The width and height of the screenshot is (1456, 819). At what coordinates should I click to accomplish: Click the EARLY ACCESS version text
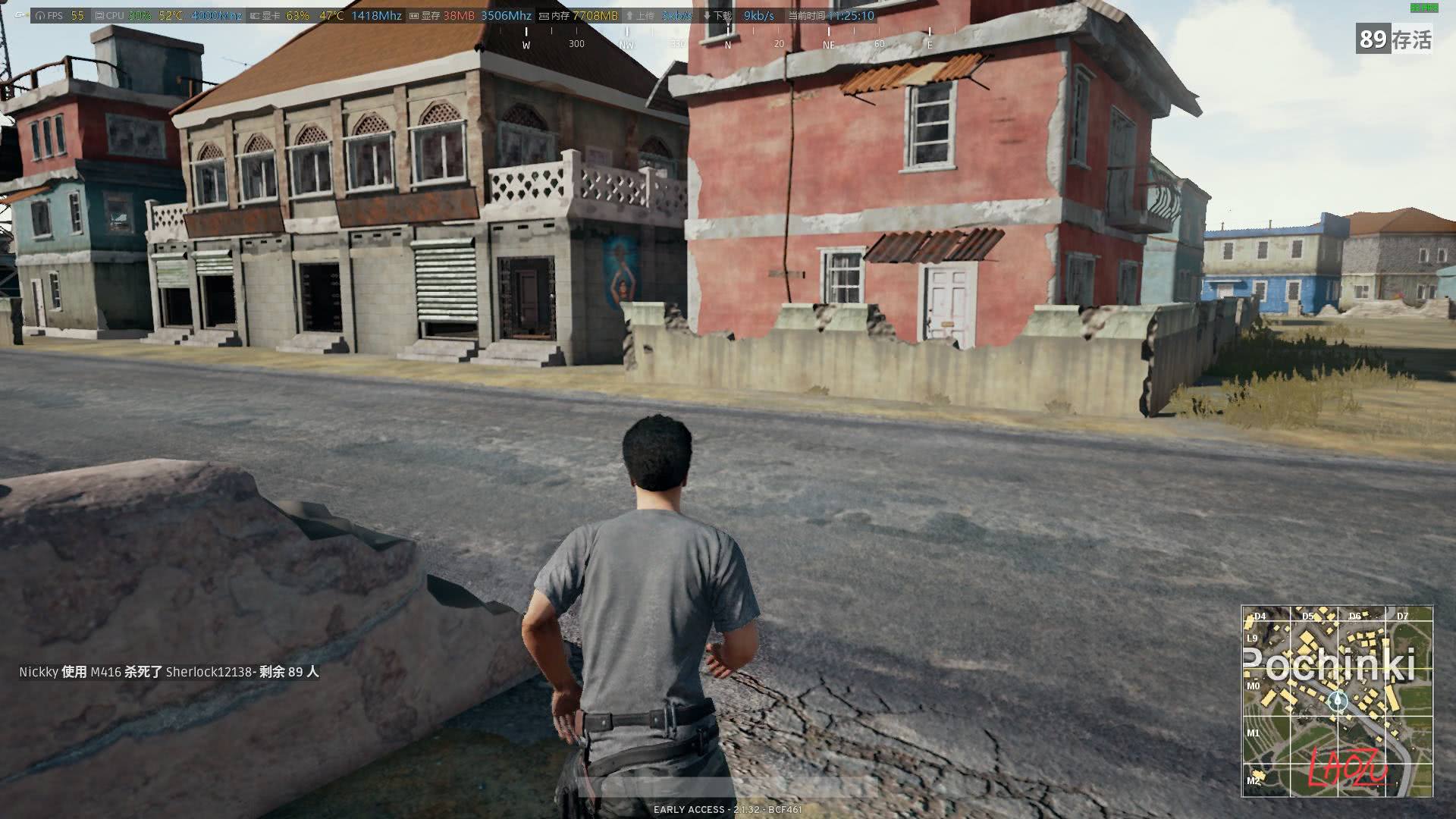726,809
